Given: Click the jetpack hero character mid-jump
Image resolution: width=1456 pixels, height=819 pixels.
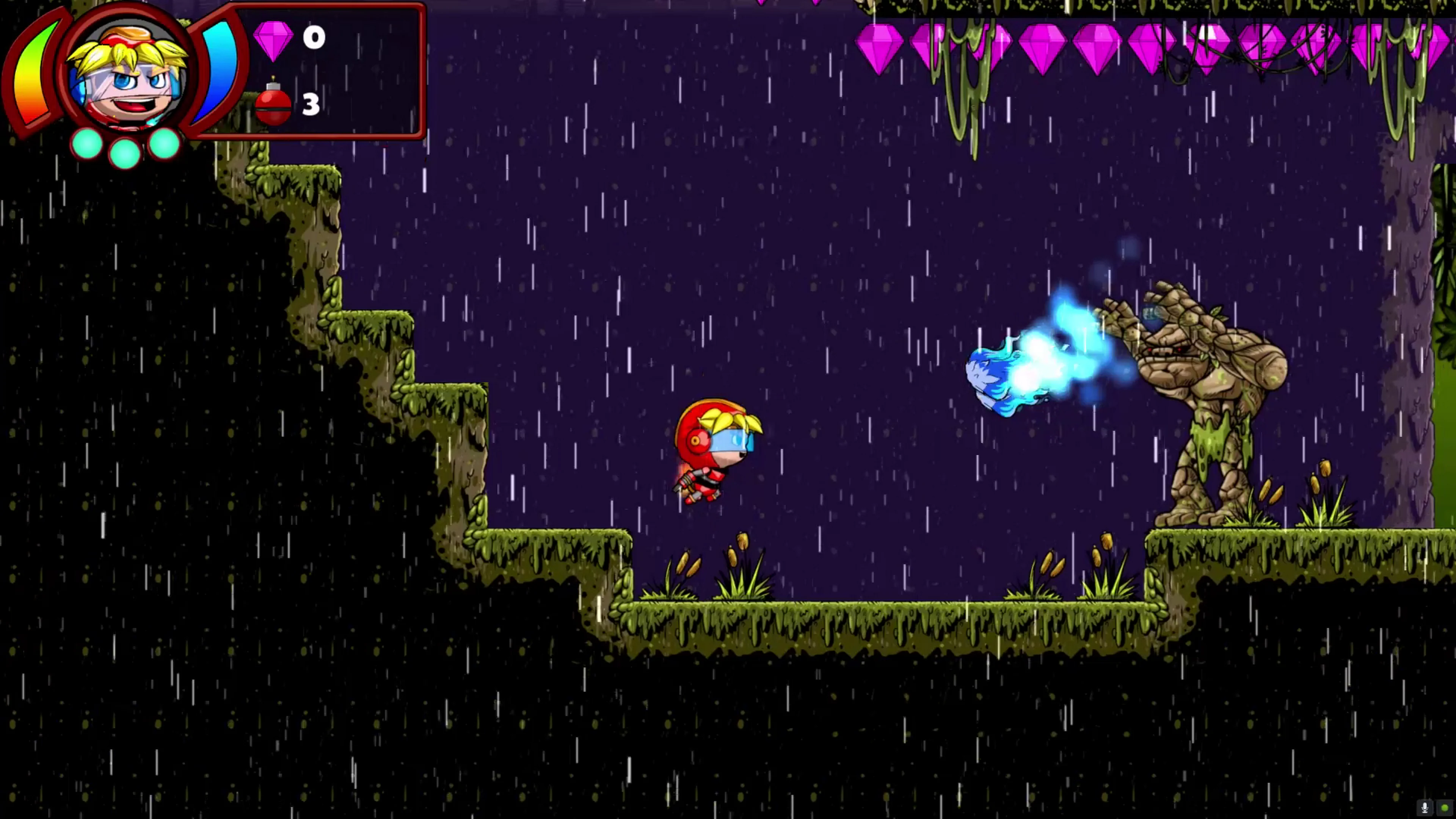Looking at the screenshot, I should point(715,452).
